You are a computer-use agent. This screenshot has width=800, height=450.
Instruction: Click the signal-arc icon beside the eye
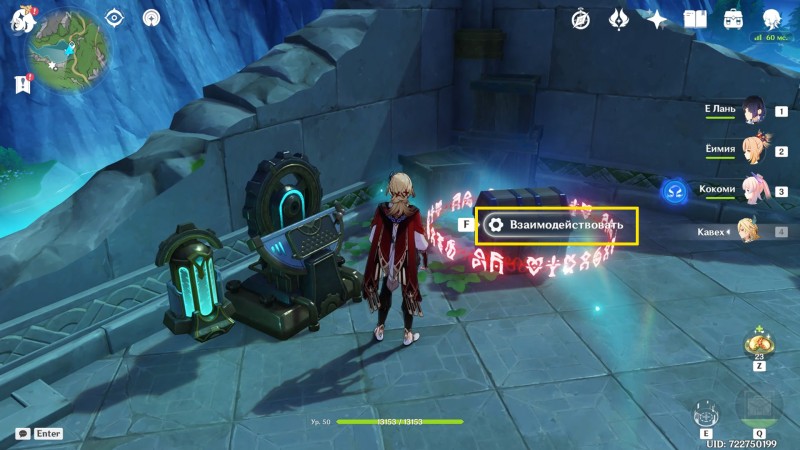[151, 17]
